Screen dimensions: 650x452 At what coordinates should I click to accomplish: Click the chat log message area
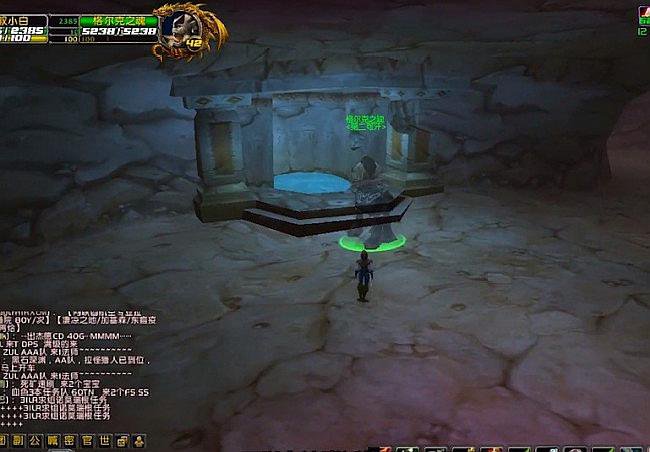(75, 370)
